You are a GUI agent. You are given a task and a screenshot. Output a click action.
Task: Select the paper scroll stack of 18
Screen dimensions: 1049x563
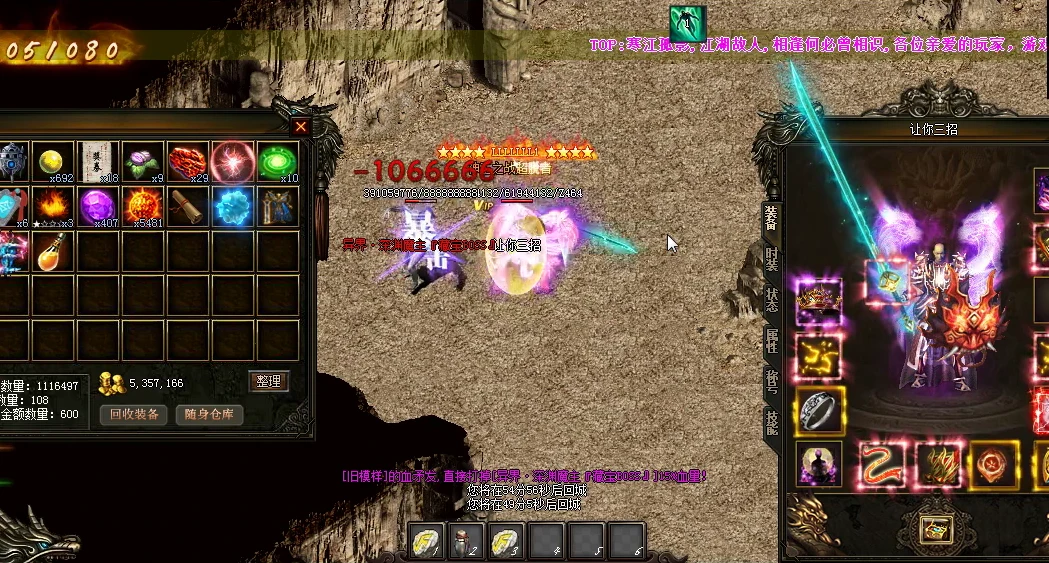pos(98,162)
